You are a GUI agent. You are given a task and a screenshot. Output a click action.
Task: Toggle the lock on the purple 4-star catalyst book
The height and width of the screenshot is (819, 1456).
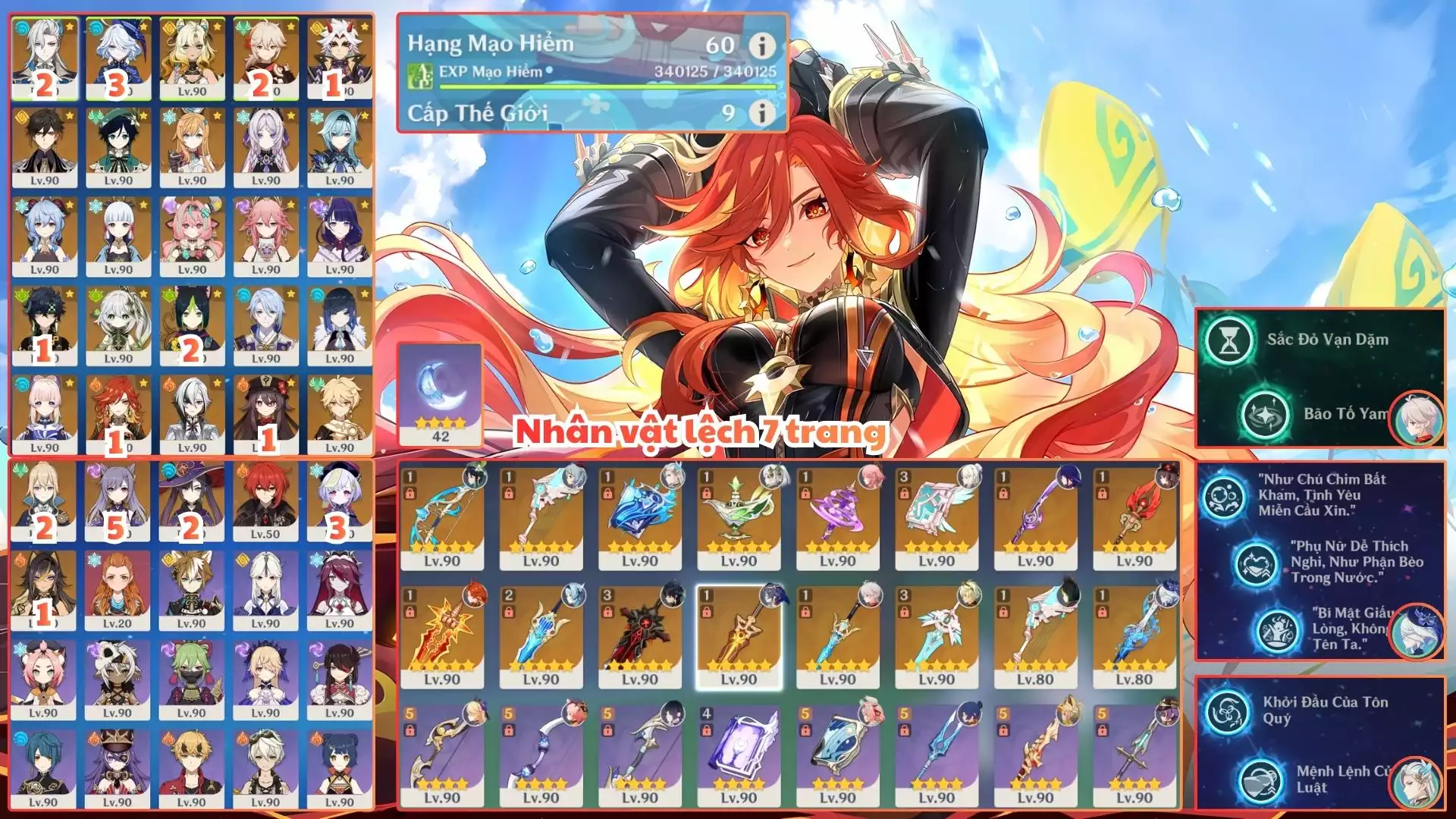[706, 730]
